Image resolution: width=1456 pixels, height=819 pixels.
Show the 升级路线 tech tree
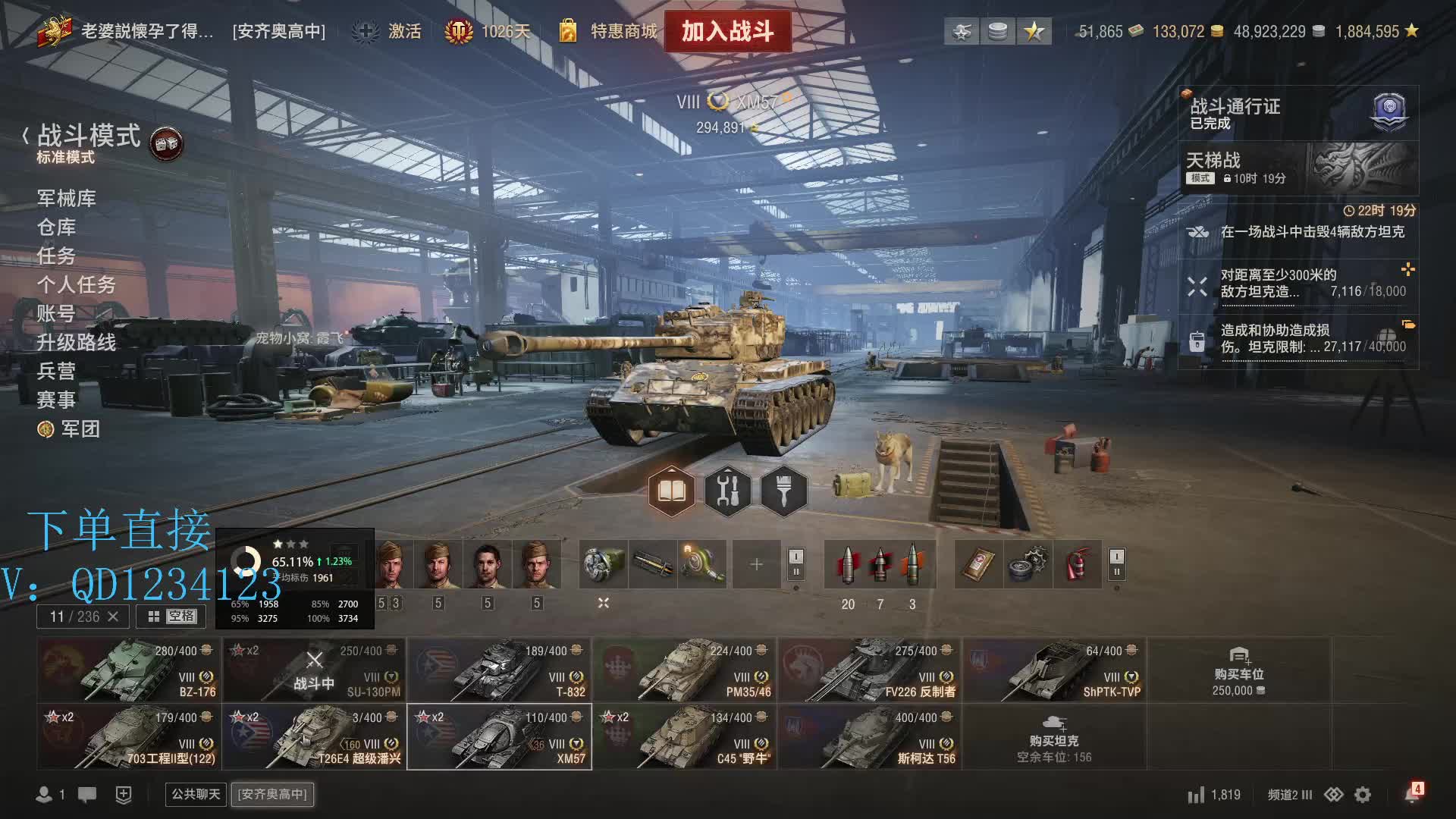point(77,343)
